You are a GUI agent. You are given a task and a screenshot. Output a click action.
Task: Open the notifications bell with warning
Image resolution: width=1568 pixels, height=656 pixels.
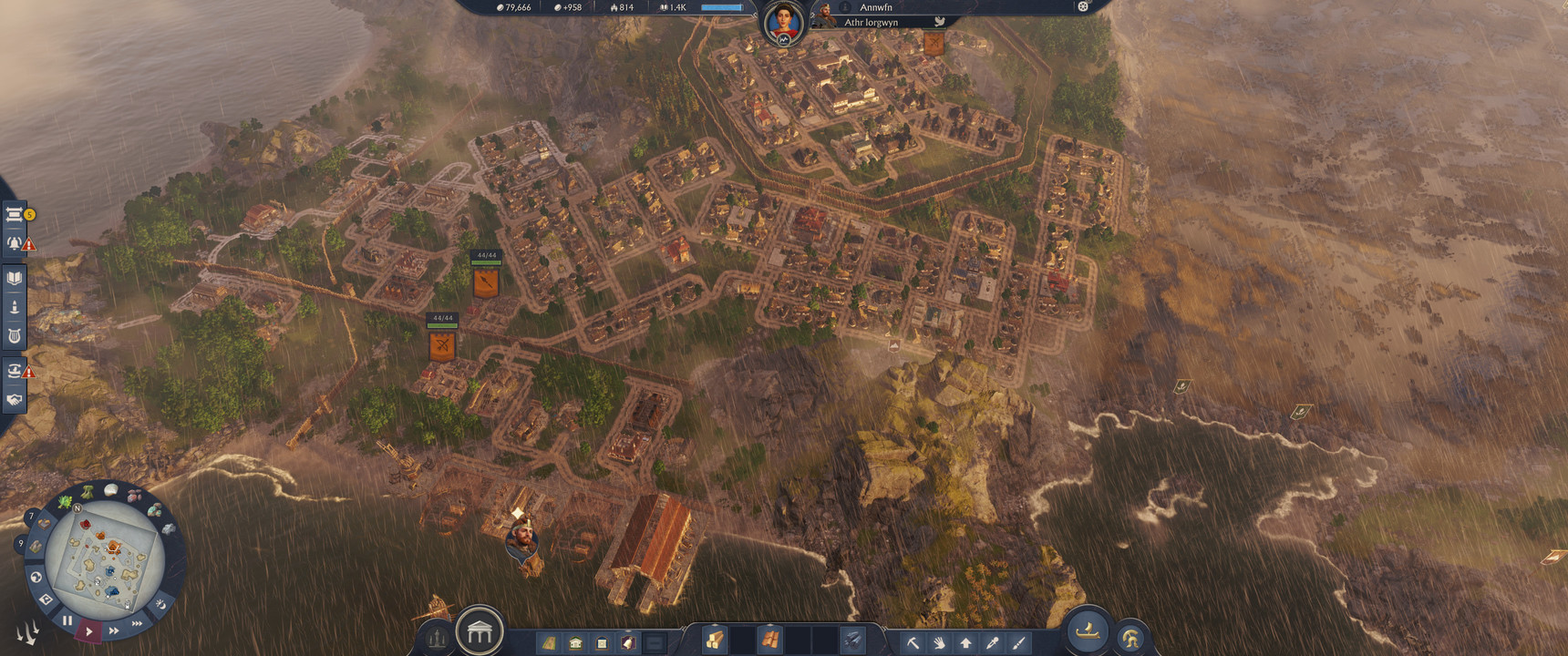point(15,243)
